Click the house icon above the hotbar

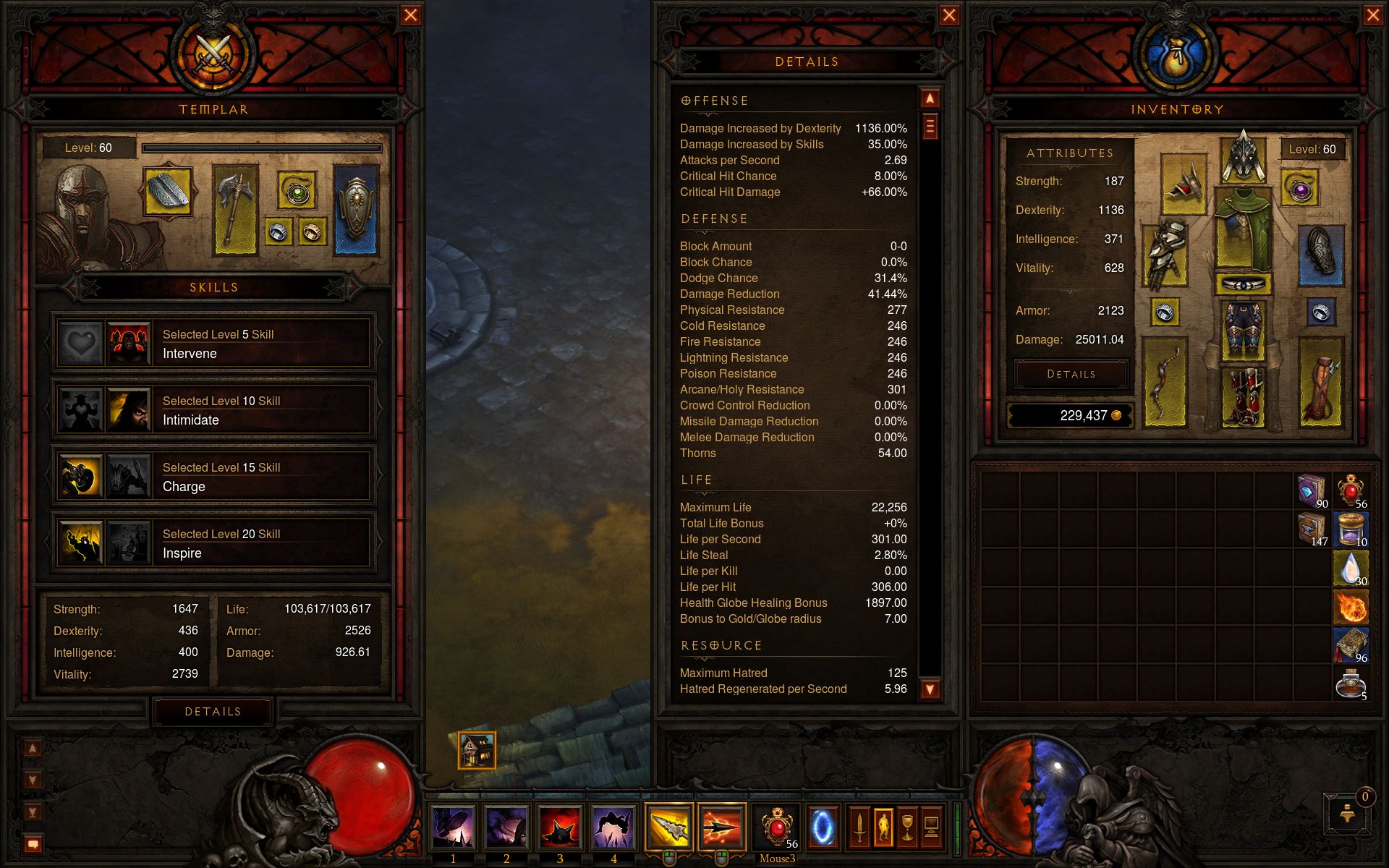(x=477, y=750)
